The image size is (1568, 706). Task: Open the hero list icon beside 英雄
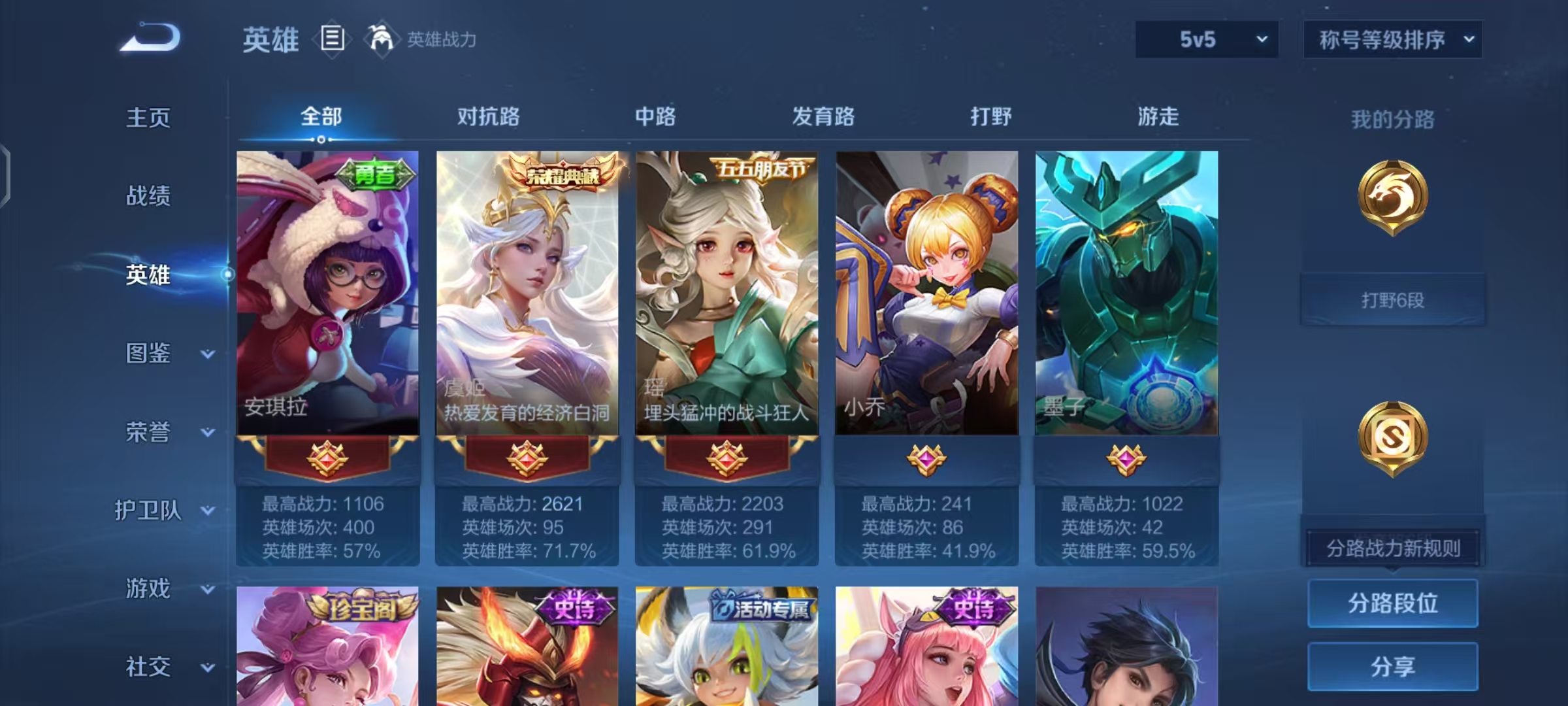click(x=332, y=40)
